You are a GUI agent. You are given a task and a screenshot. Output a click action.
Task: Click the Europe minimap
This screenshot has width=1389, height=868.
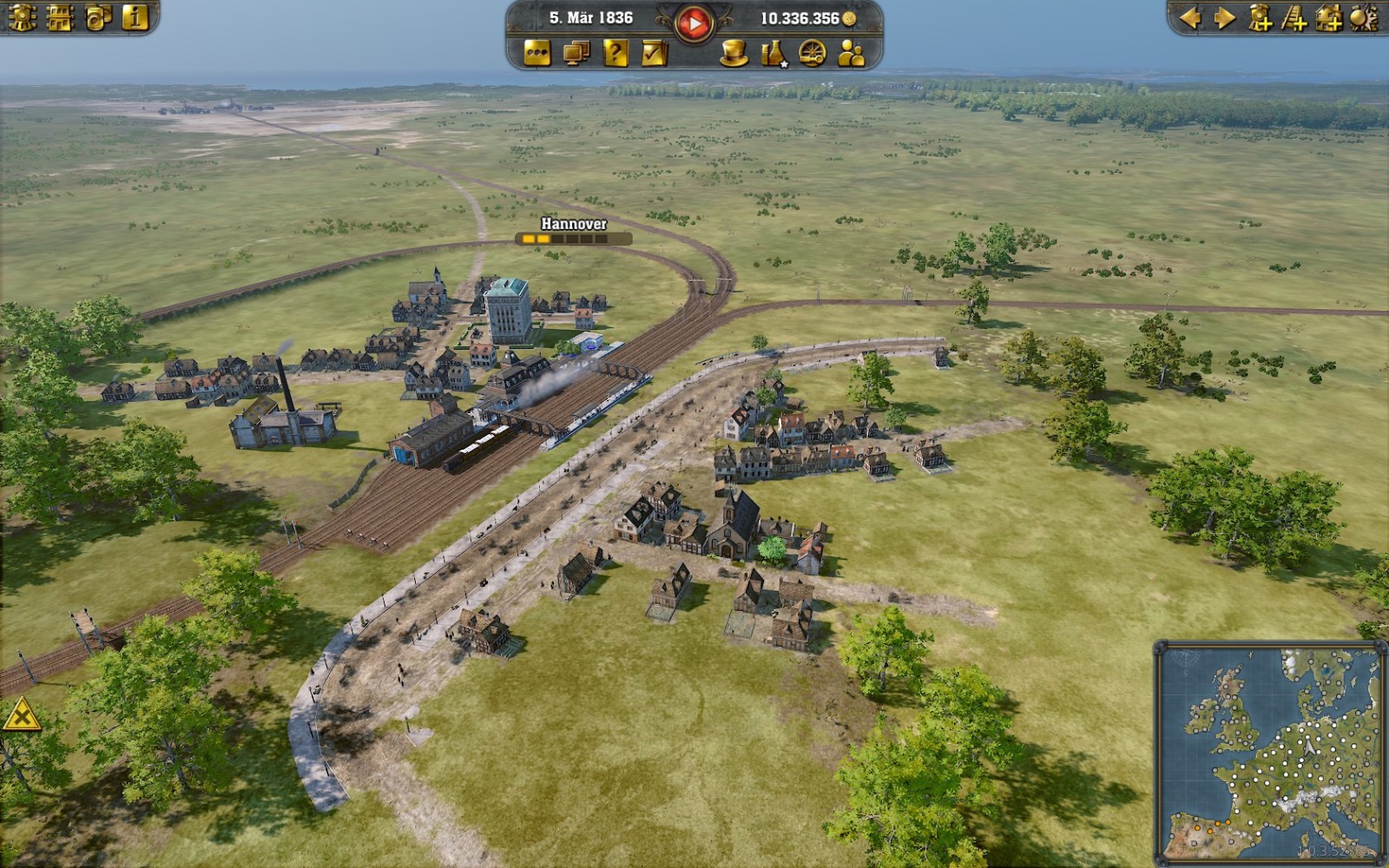click(1269, 751)
